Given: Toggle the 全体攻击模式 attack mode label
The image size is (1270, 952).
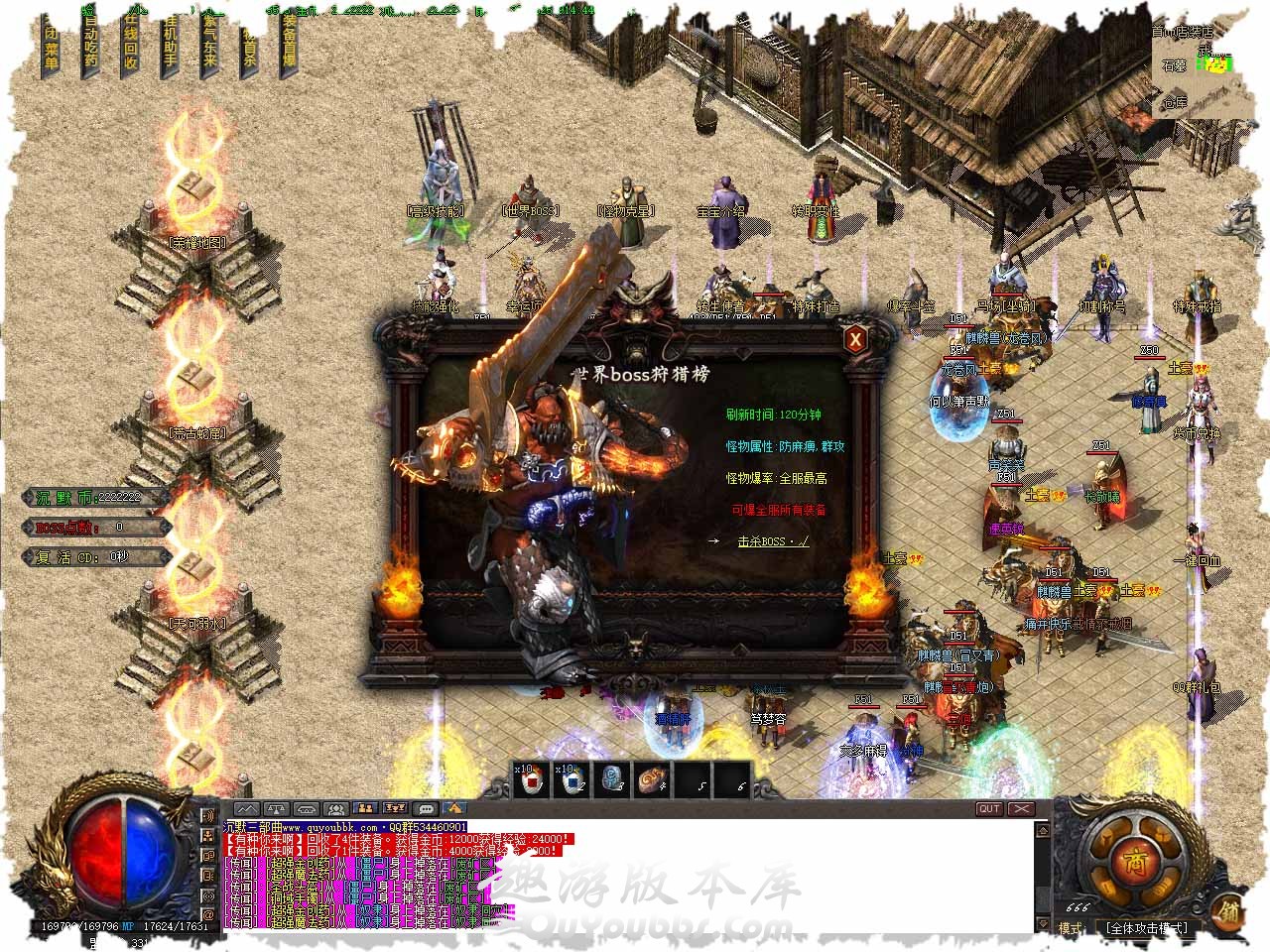Looking at the screenshot, I should click(x=1147, y=928).
